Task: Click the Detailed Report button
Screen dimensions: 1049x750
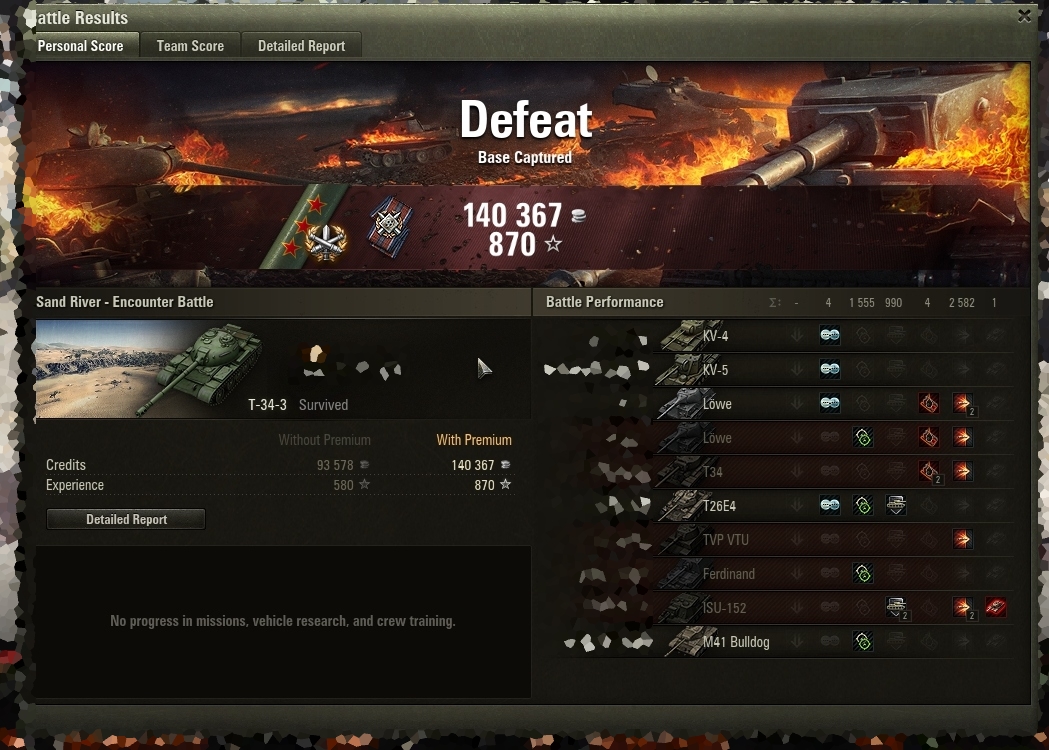Action: (x=126, y=519)
